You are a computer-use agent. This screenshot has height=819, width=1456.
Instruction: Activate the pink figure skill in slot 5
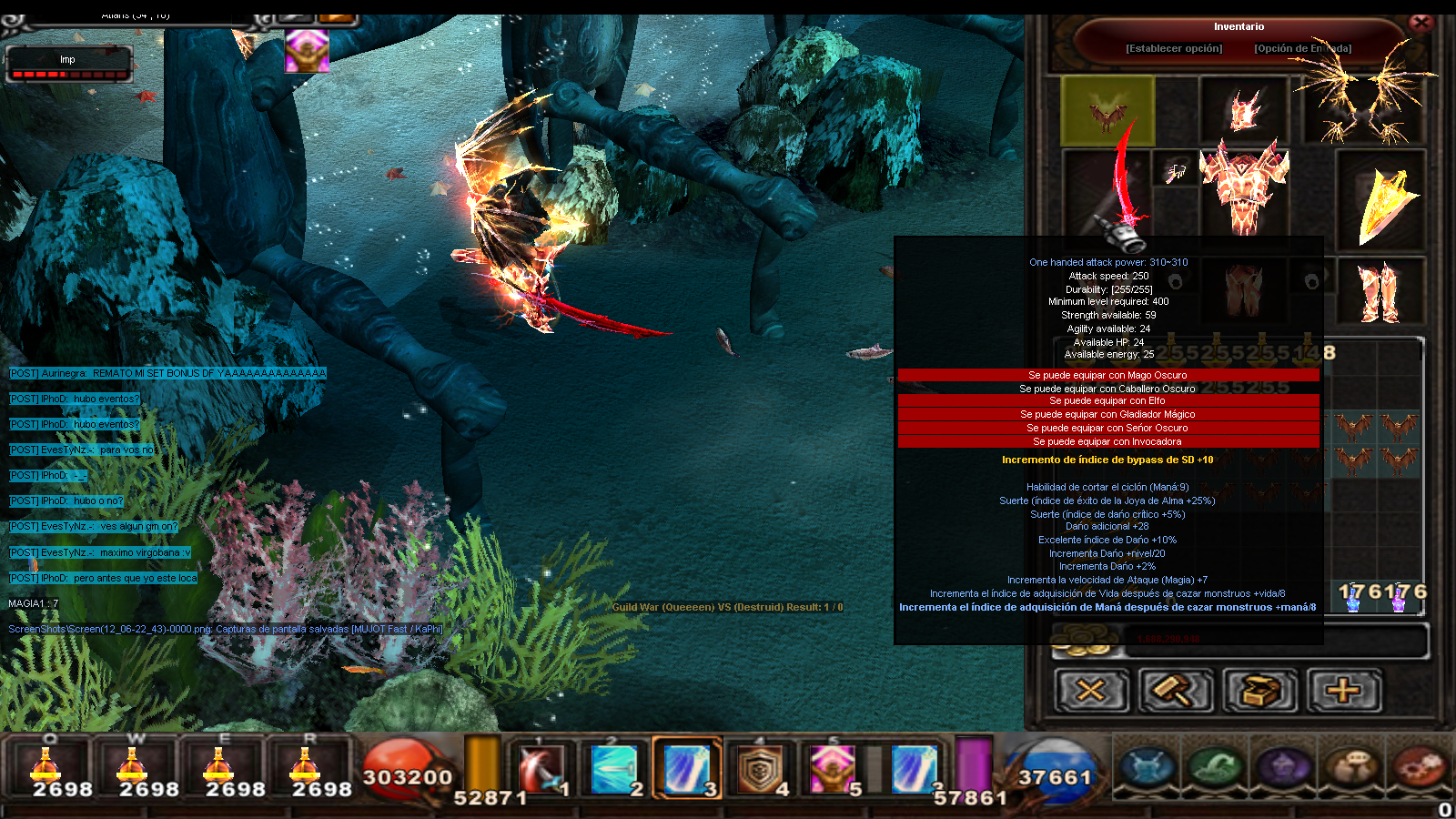[832, 770]
